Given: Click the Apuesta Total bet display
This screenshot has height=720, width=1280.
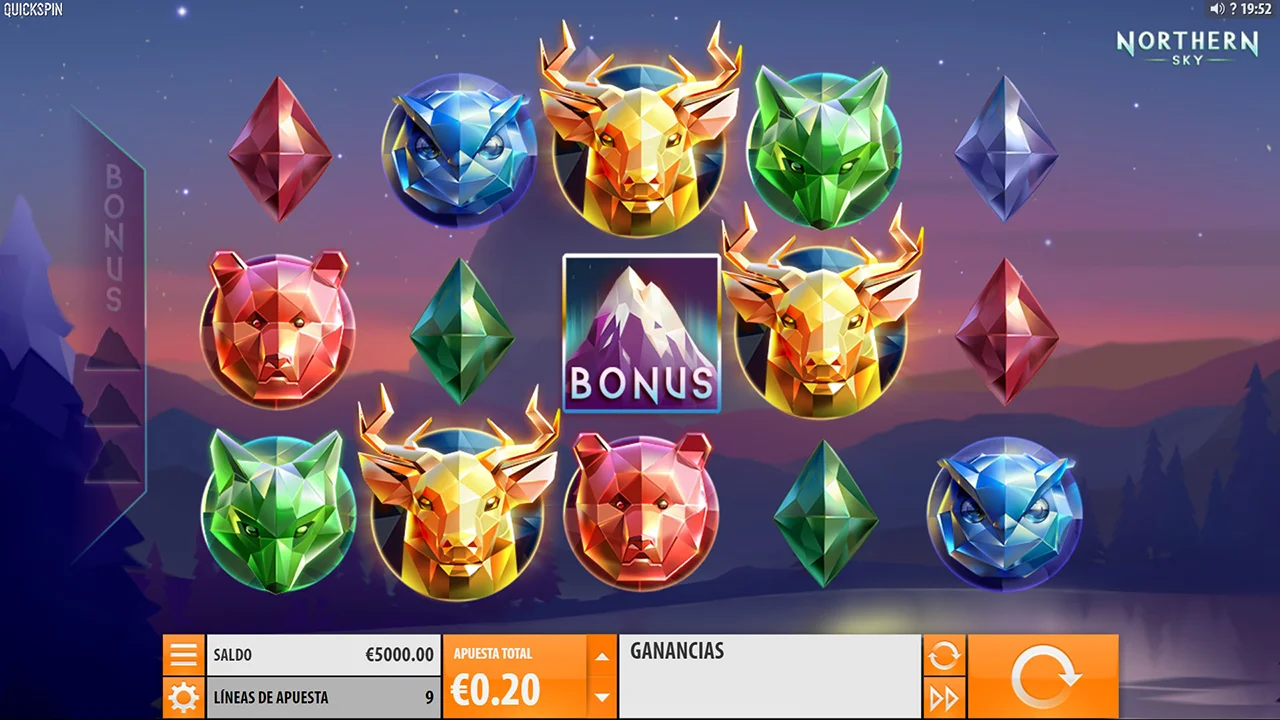Looking at the screenshot, I should tap(514, 676).
